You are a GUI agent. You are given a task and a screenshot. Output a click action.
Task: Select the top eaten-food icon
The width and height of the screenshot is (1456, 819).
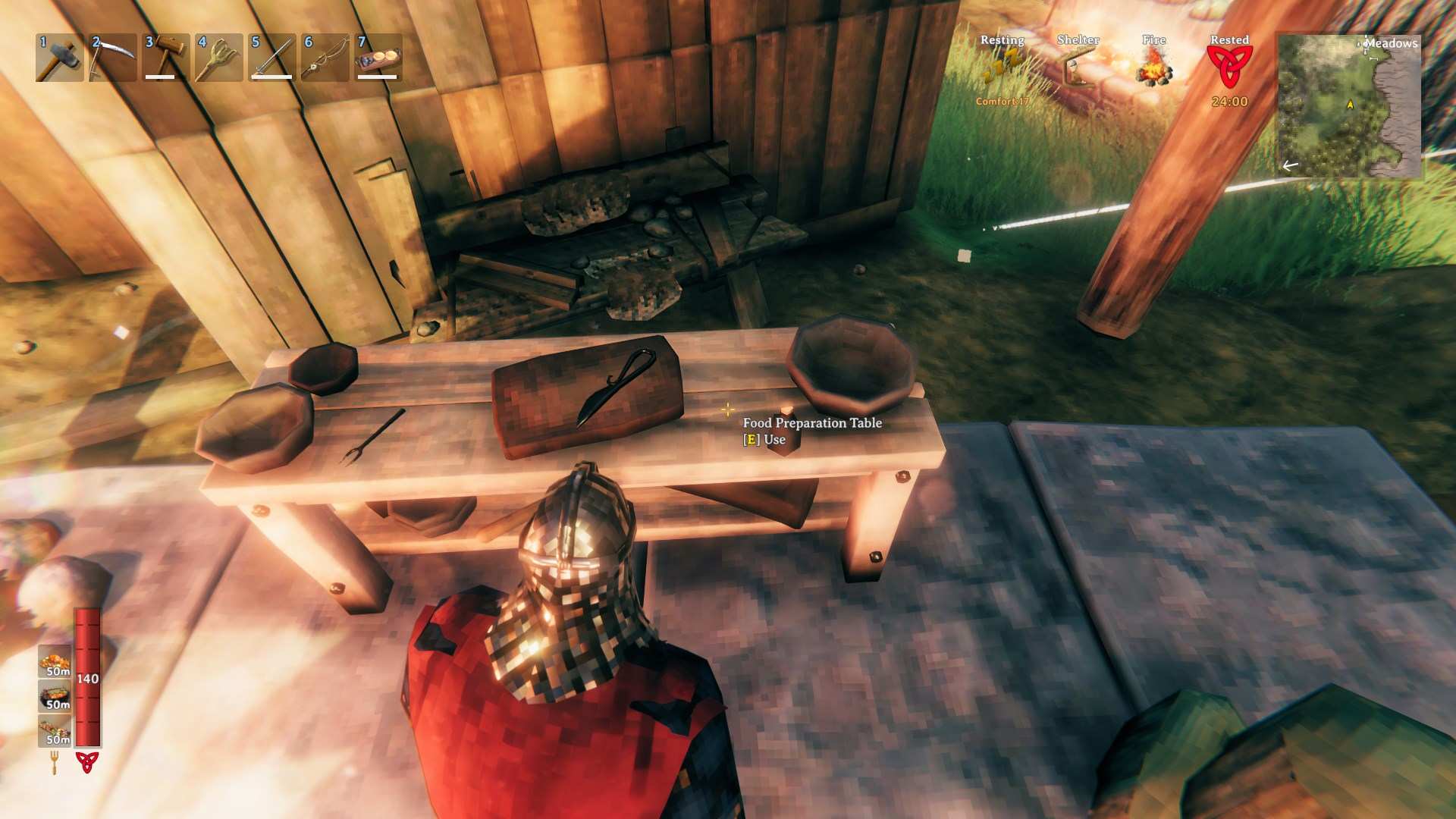click(55, 661)
